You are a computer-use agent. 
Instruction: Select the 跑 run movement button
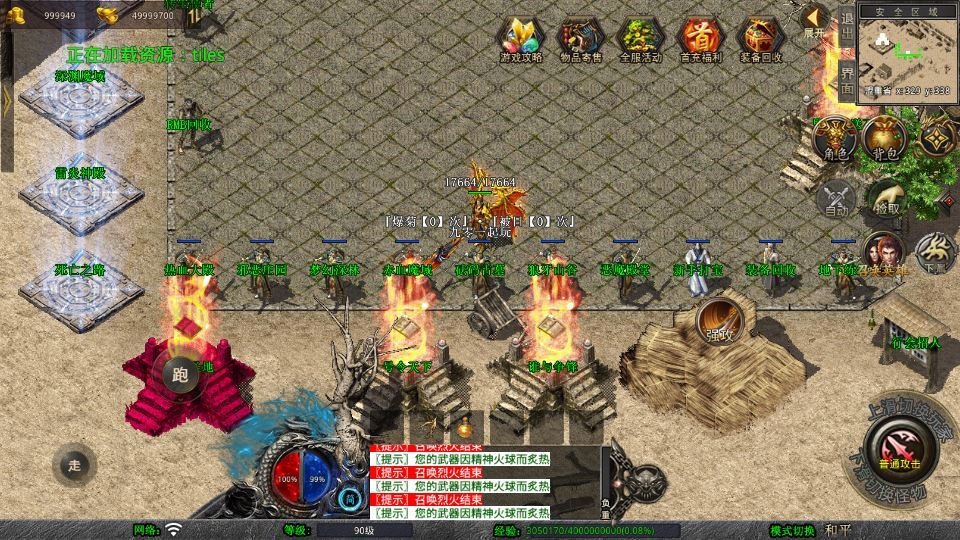[180, 376]
